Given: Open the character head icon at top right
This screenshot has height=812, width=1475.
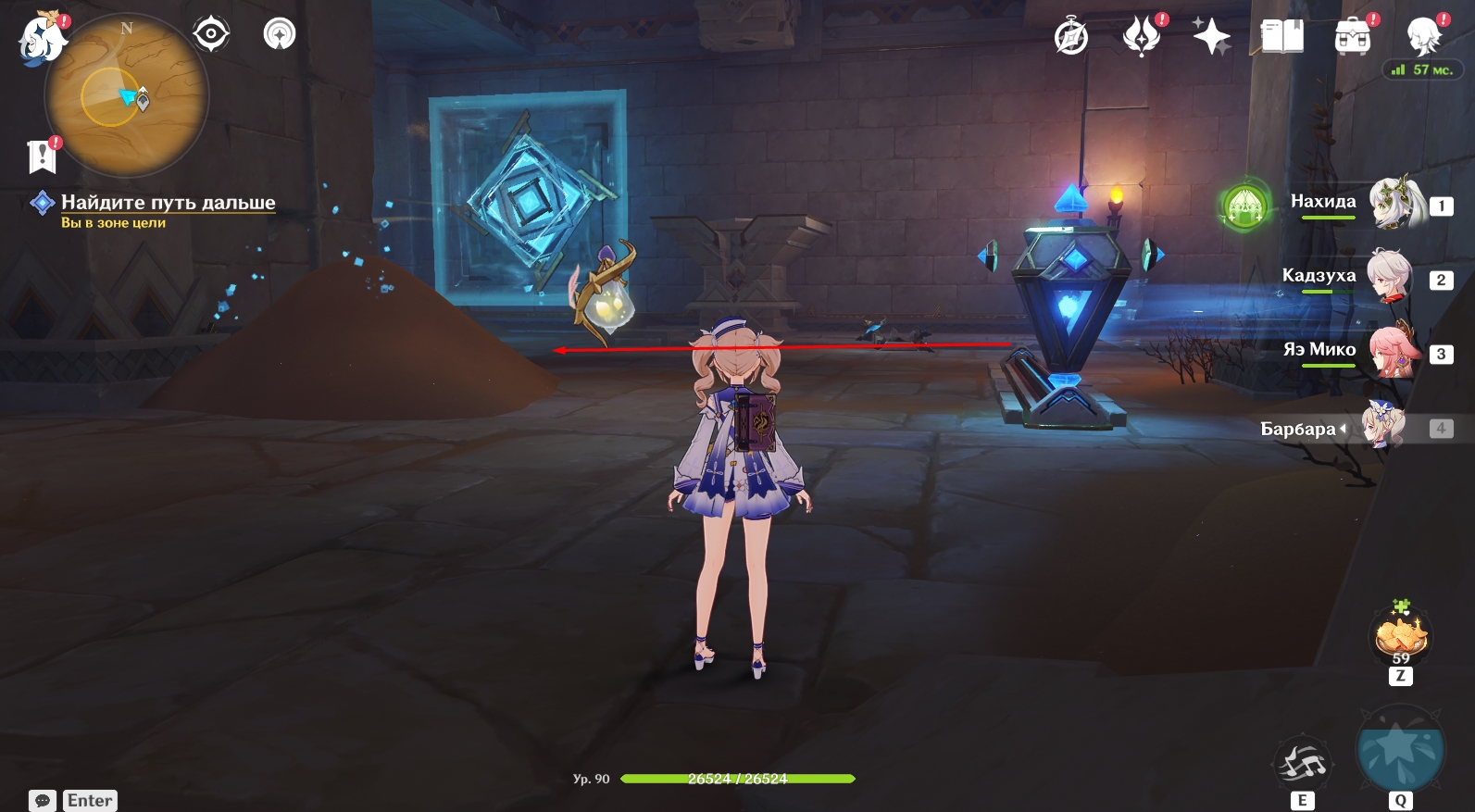Looking at the screenshot, I should tap(1423, 37).
